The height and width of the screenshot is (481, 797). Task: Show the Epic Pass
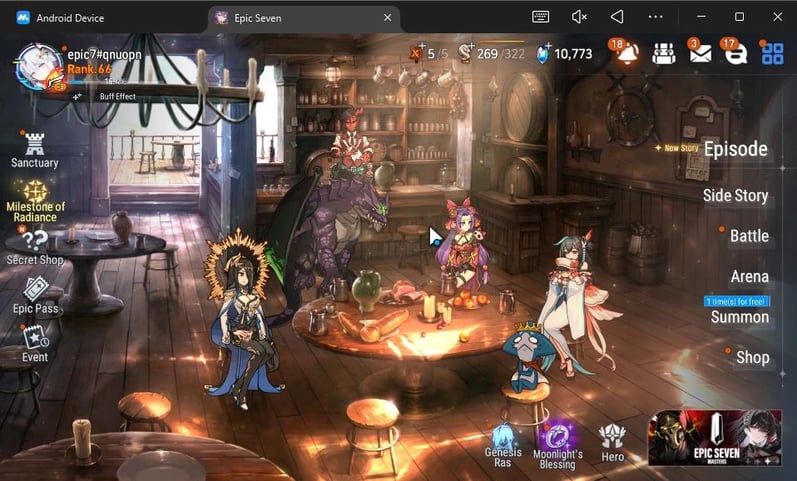(35, 295)
